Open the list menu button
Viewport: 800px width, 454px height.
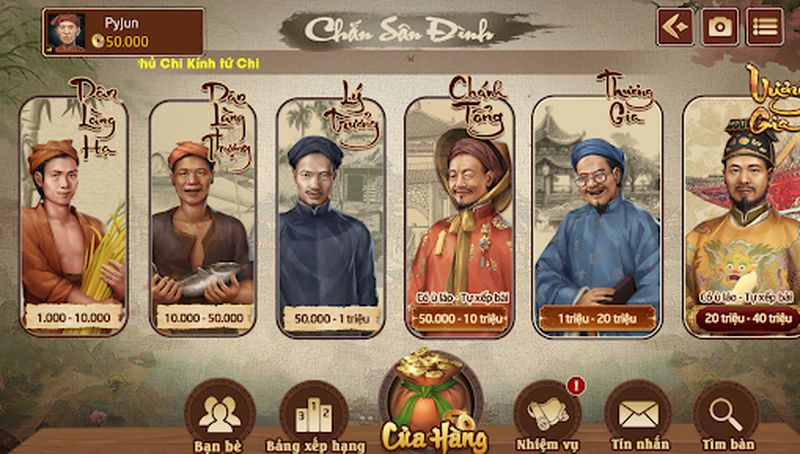click(x=766, y=26)
